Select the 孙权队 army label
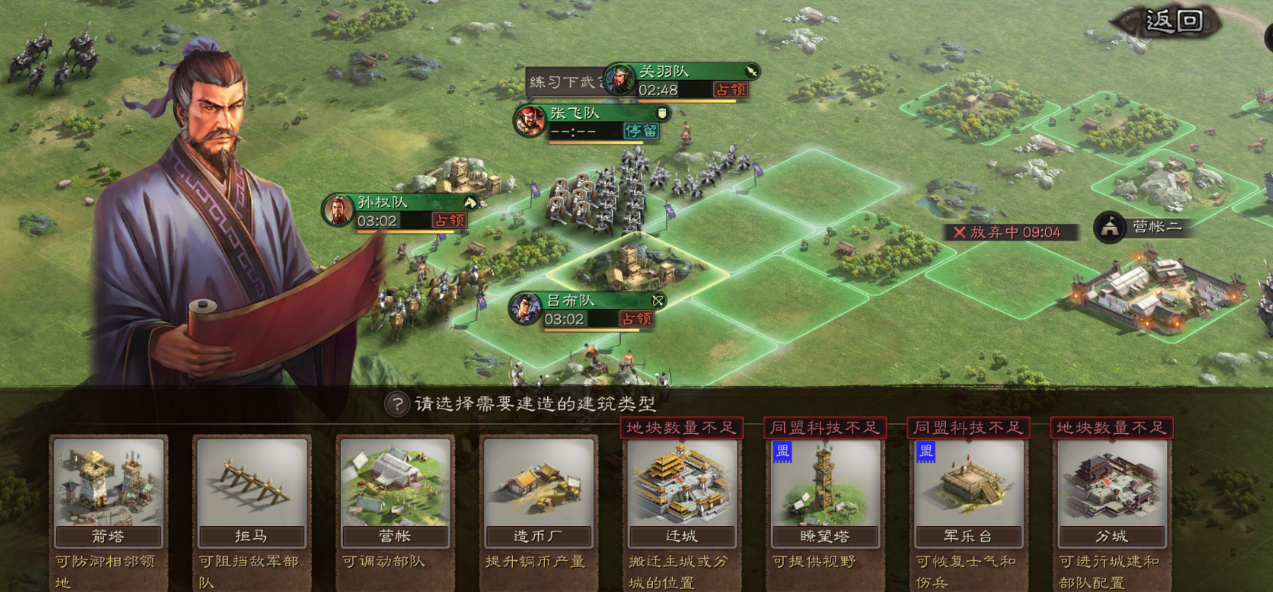1273x592 pixels. (x=398, y=211)
